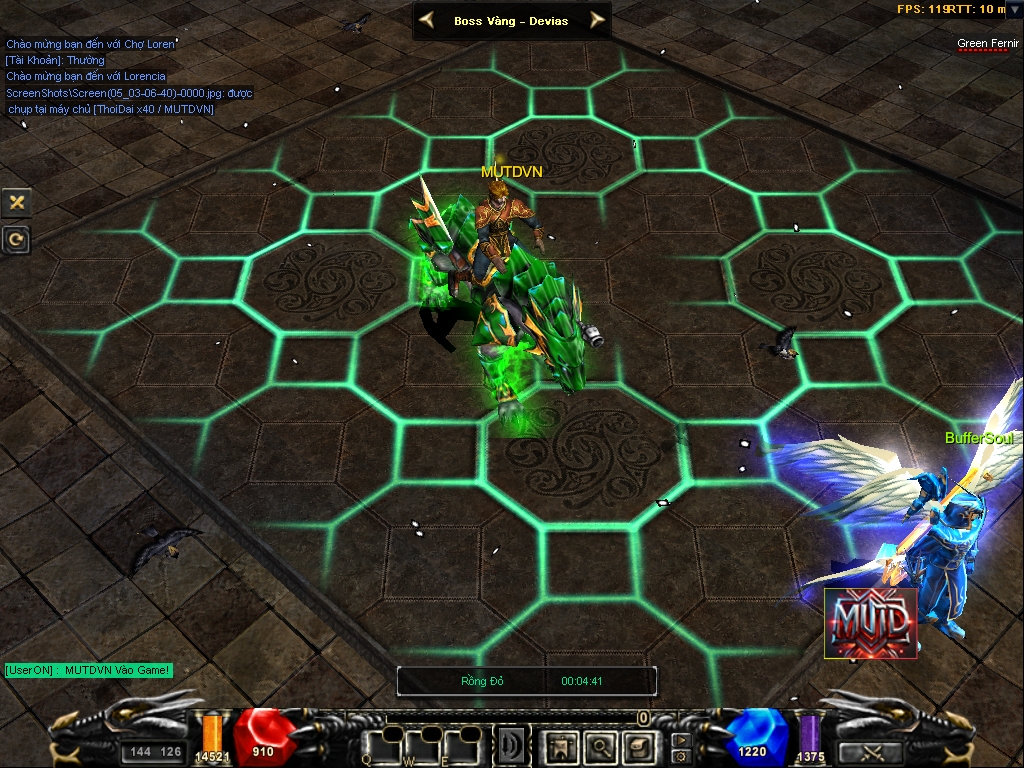The image size is (1024, 768).
Task: Click the crossed-swords button in the bottom bar
Action: click(868, 752)
